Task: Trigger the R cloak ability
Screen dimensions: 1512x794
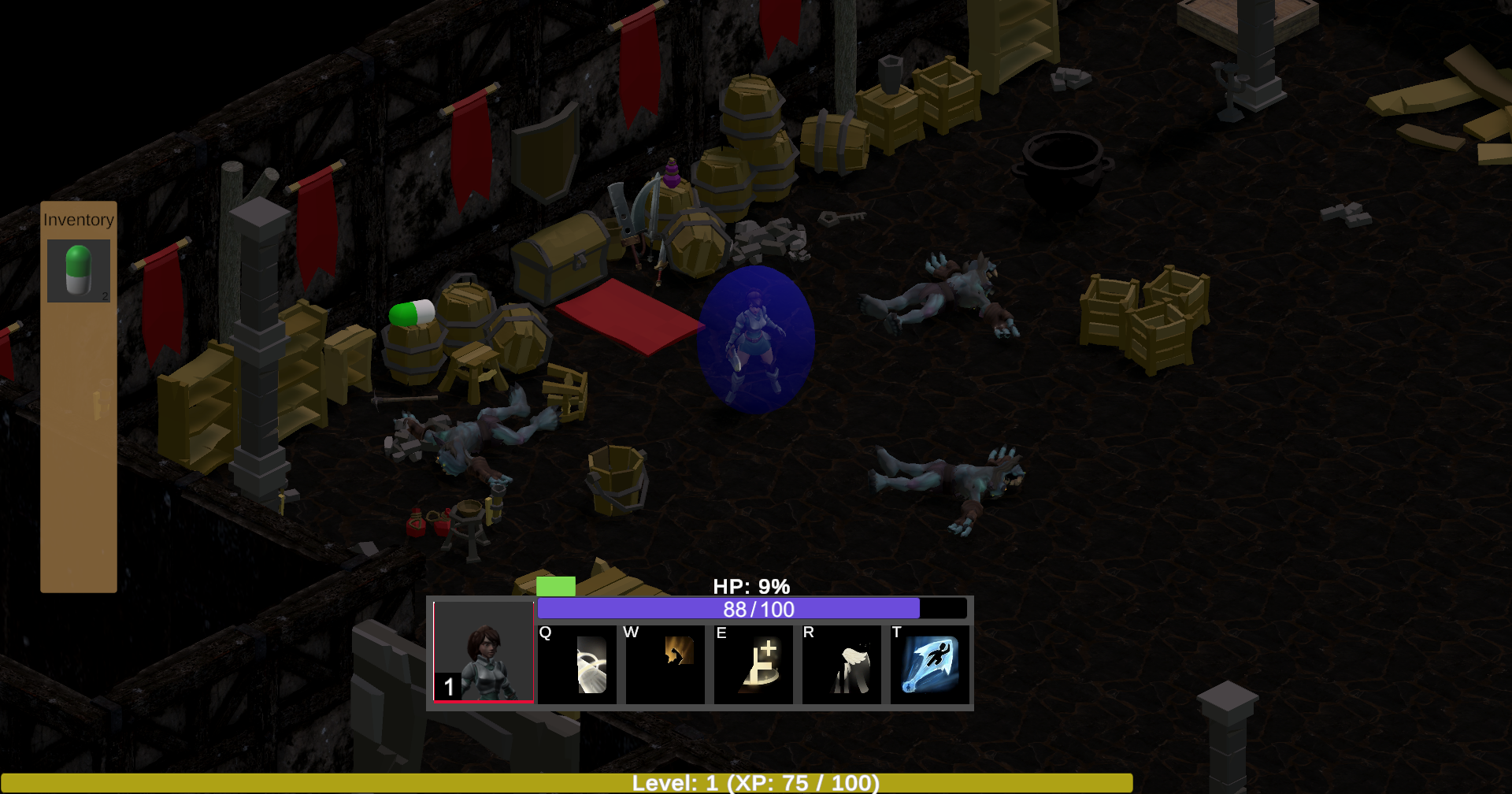Action: (842, 666)
